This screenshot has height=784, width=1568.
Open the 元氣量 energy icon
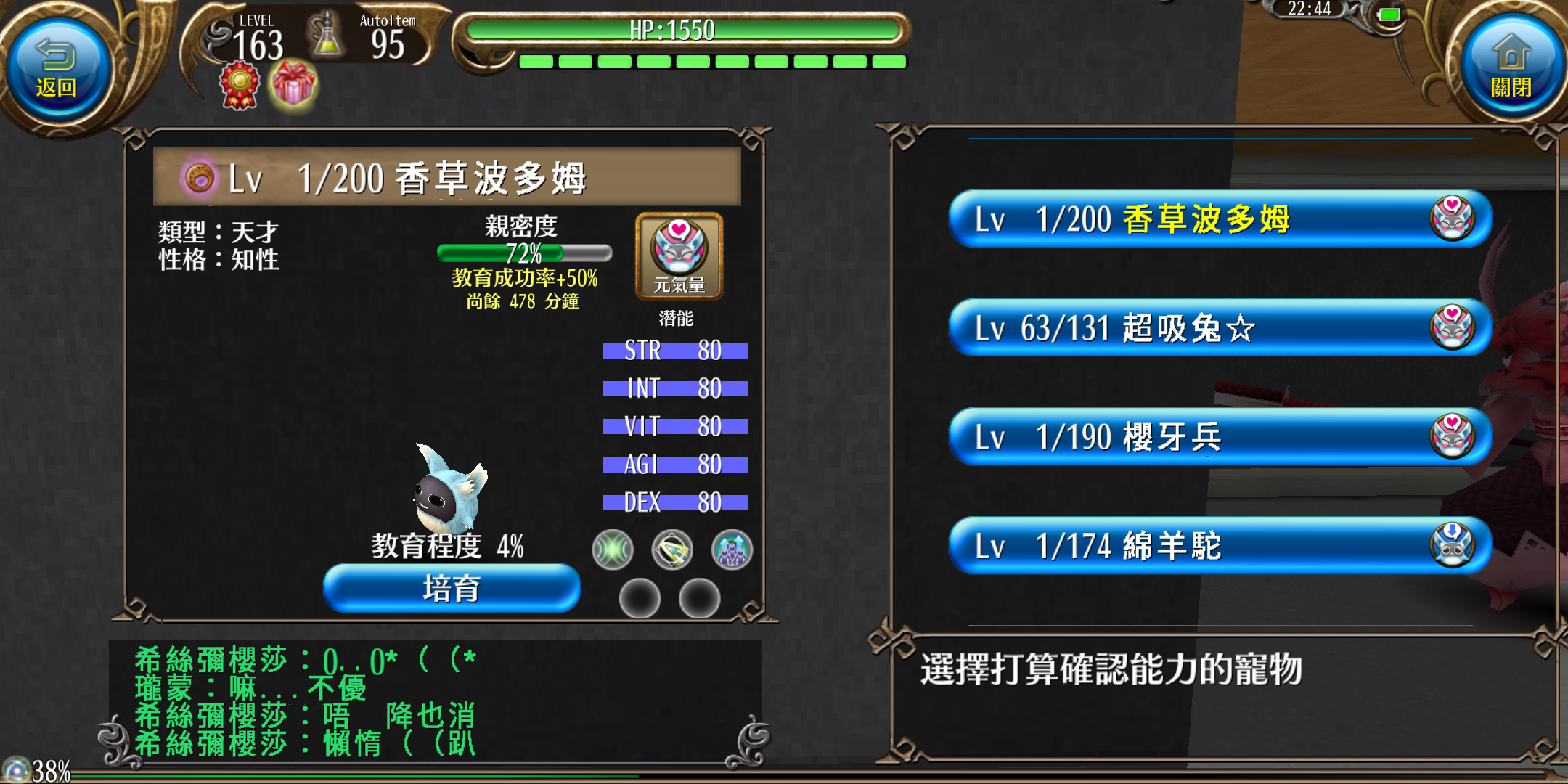pyautogui.click(x=679, y=256)
